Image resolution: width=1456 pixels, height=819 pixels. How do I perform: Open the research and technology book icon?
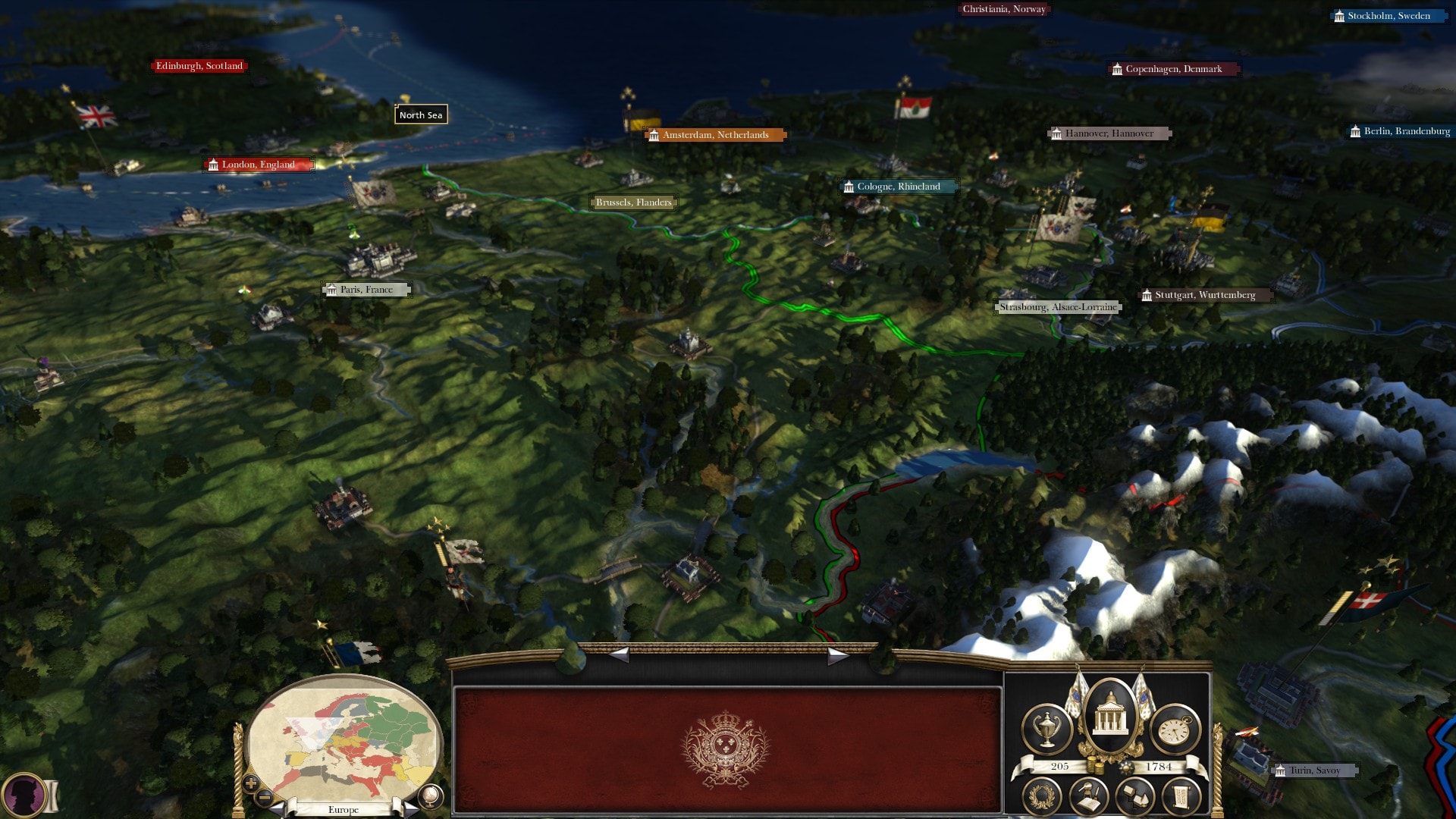click(1089, 797)
